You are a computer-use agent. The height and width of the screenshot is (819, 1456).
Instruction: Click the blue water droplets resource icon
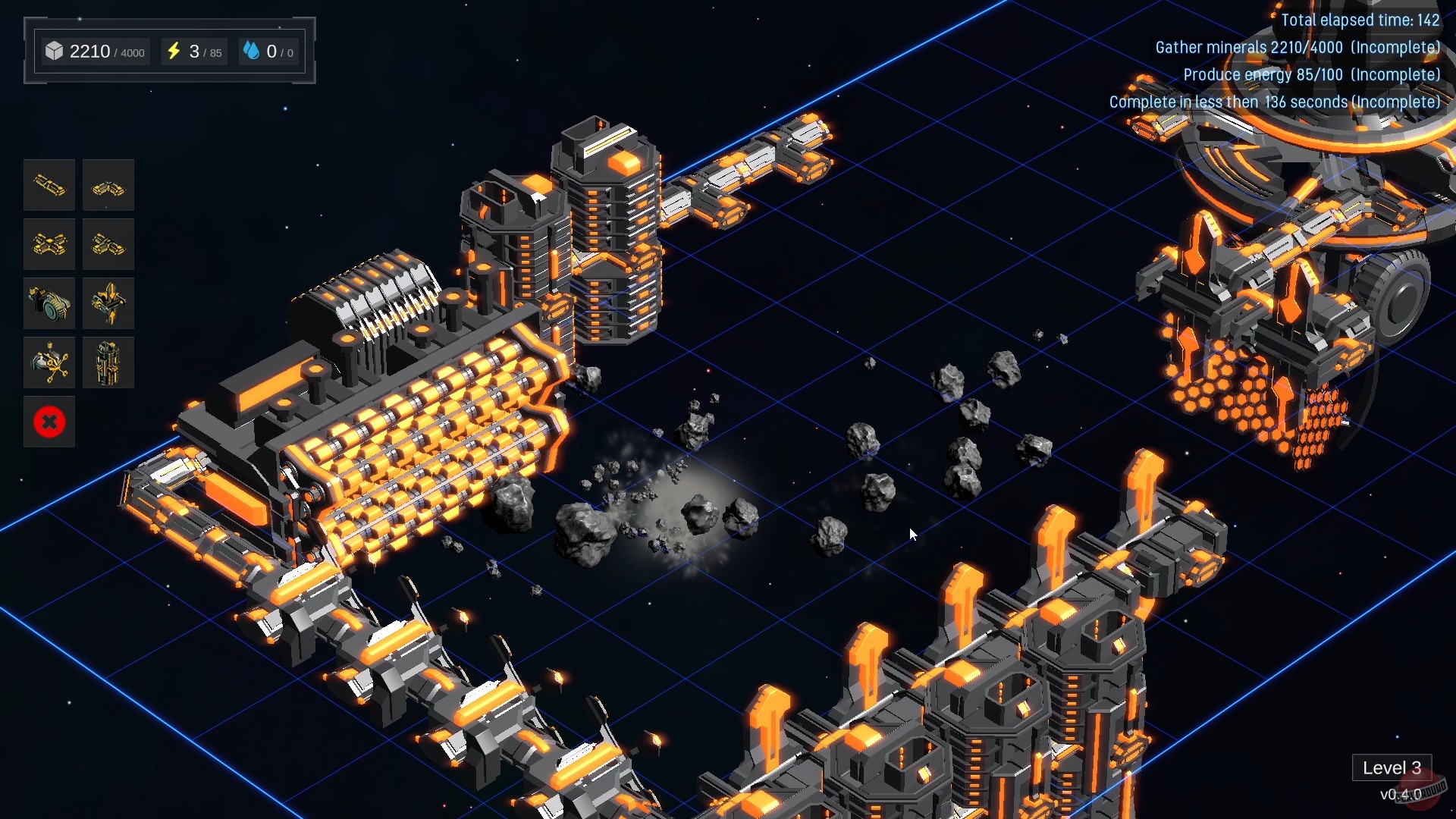253,50
